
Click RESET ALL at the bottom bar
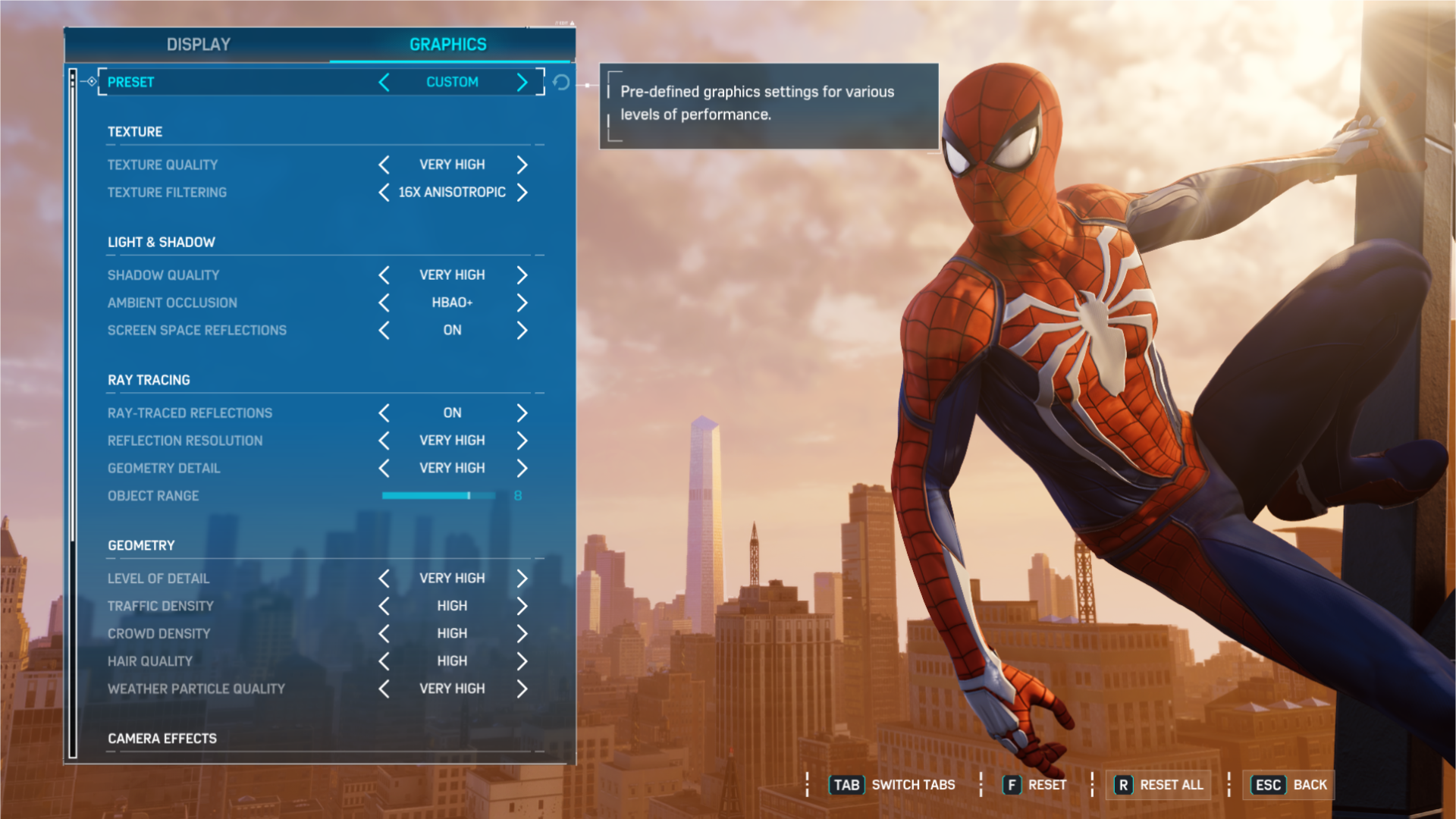click(x=1158, y=785)
